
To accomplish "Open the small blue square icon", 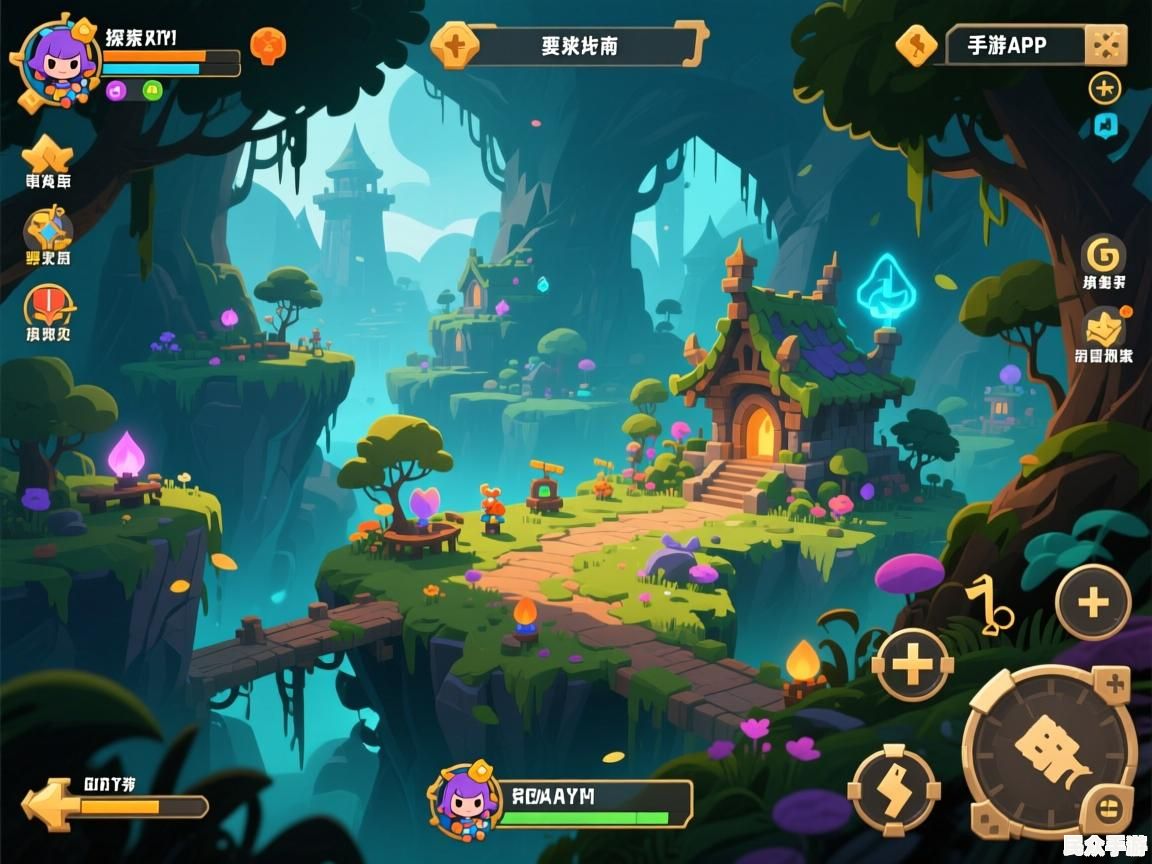I will (x=1104, y=125).
